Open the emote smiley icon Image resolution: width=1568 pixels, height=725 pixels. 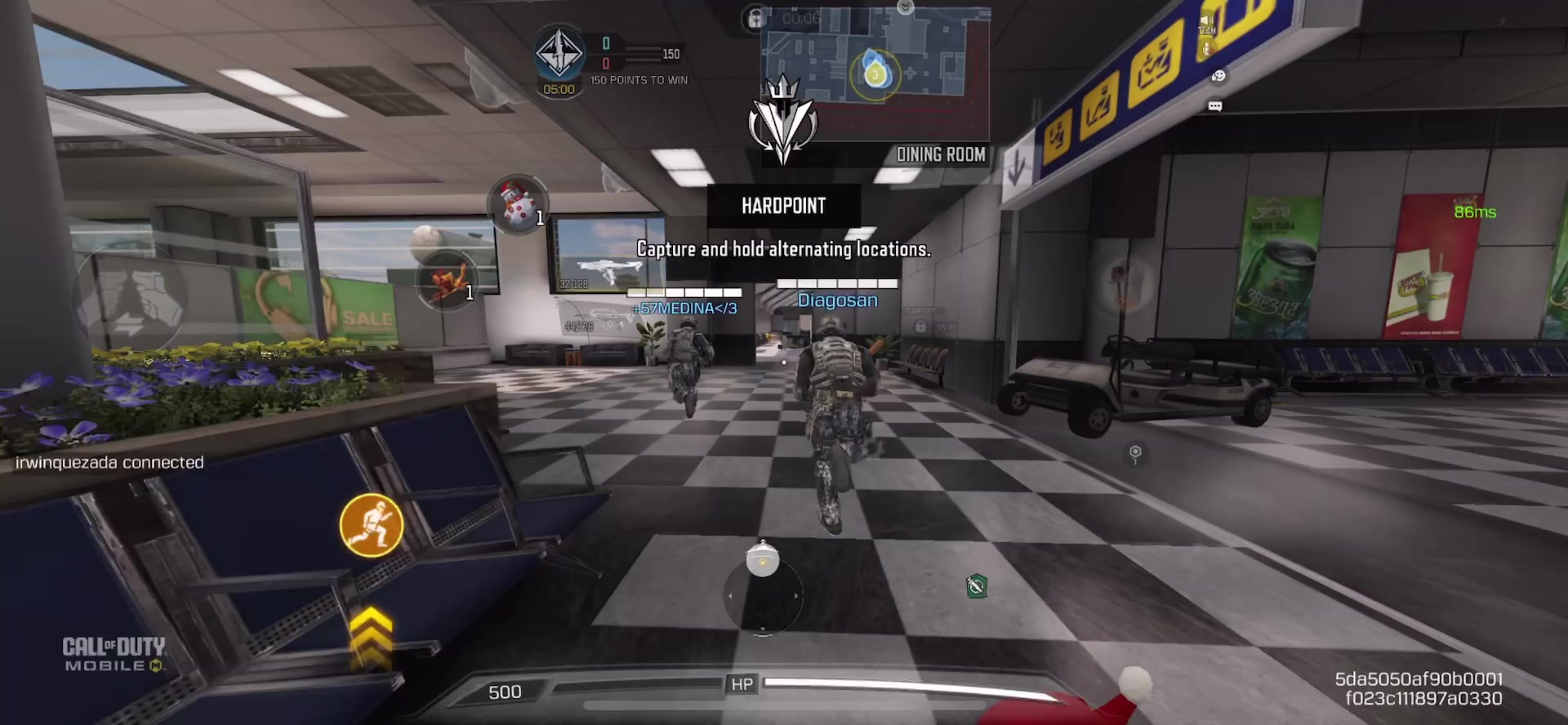(1218, 77)
